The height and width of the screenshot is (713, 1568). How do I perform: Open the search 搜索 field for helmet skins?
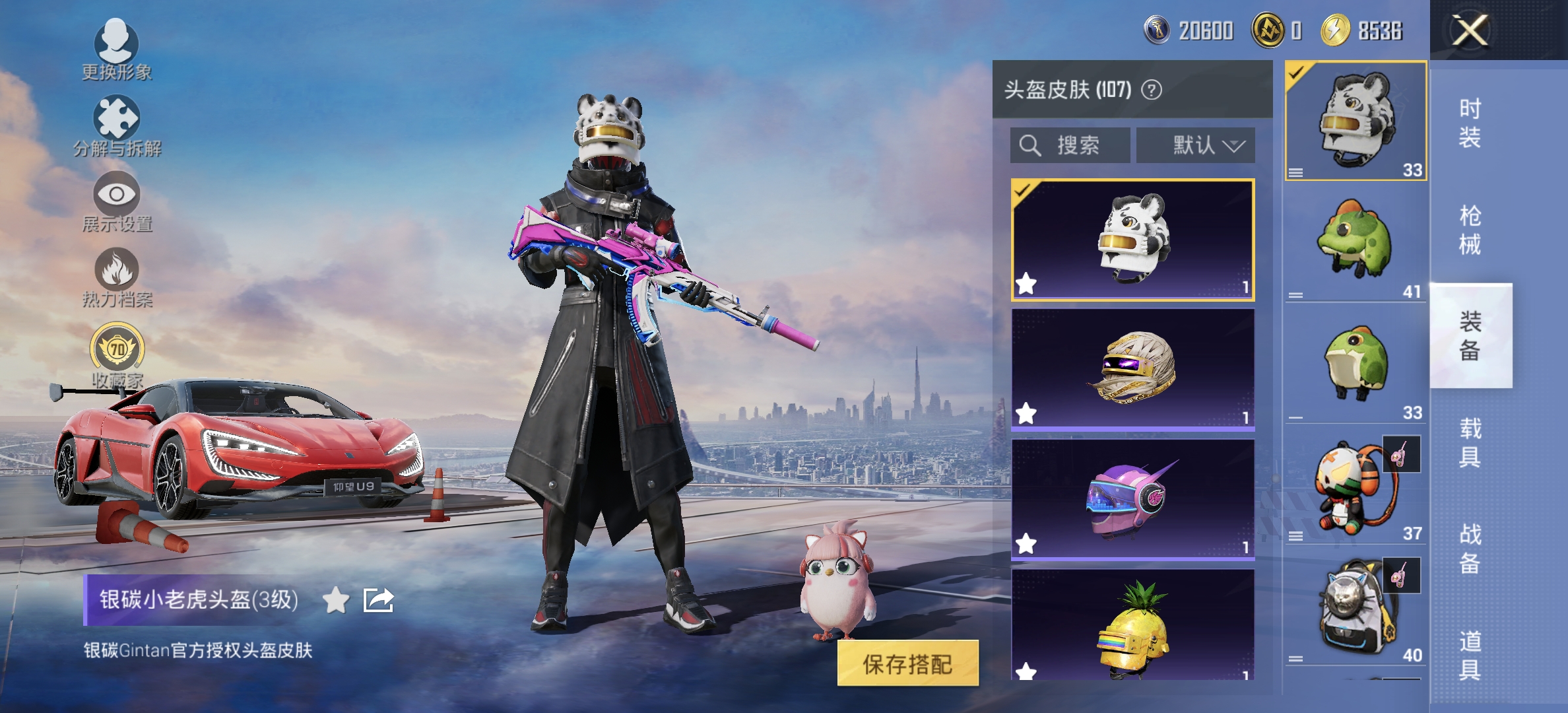tap(1069, 145)
